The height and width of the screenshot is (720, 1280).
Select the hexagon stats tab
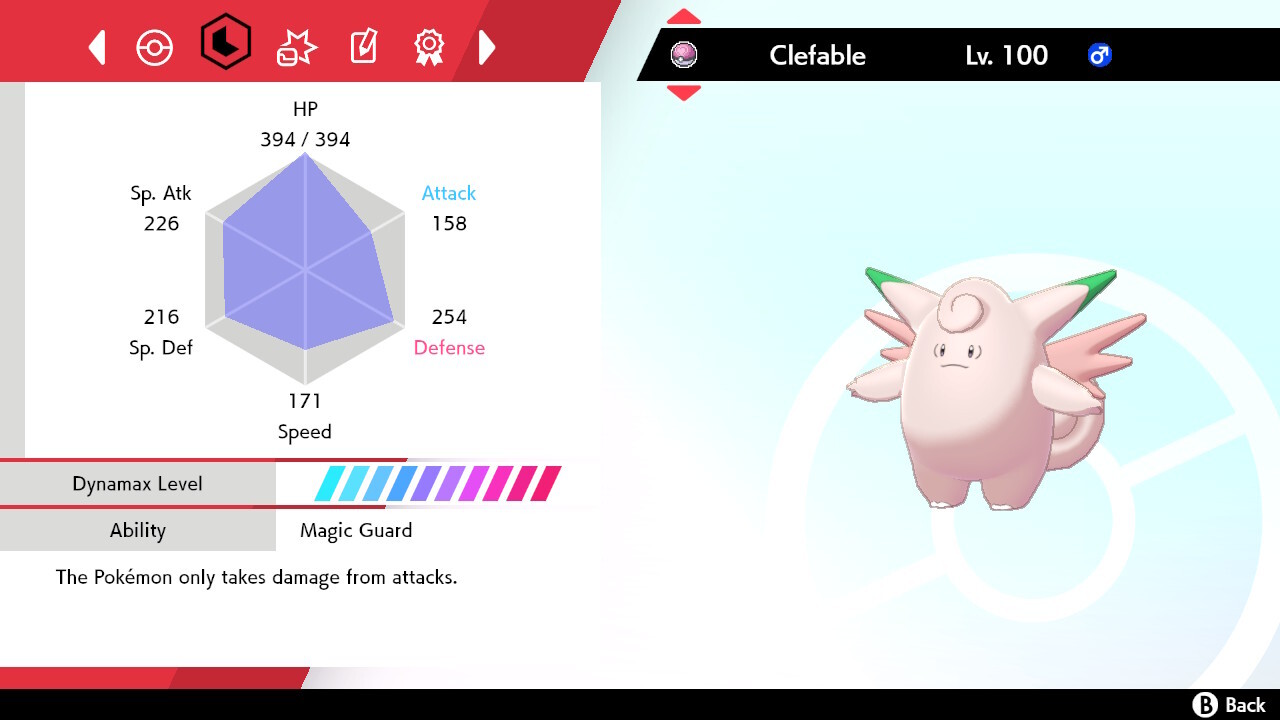pos(226,43)
